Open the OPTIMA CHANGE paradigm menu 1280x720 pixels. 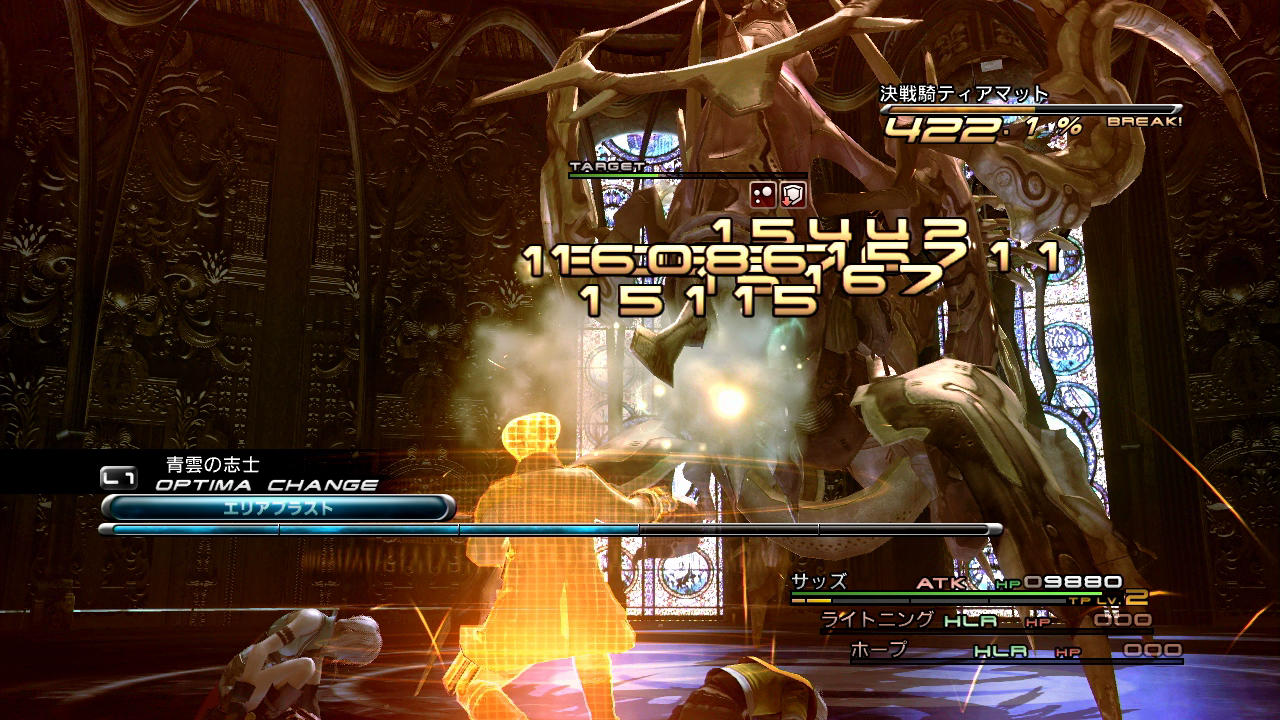265,485
